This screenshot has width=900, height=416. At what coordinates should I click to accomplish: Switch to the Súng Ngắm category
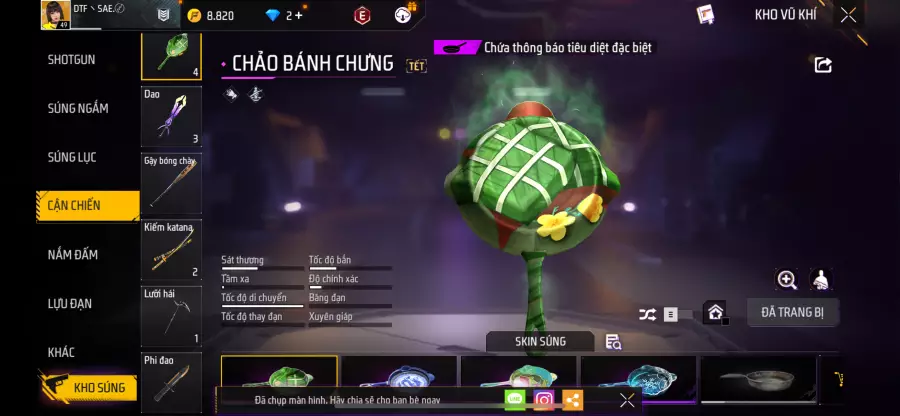(x=78, y=108)
